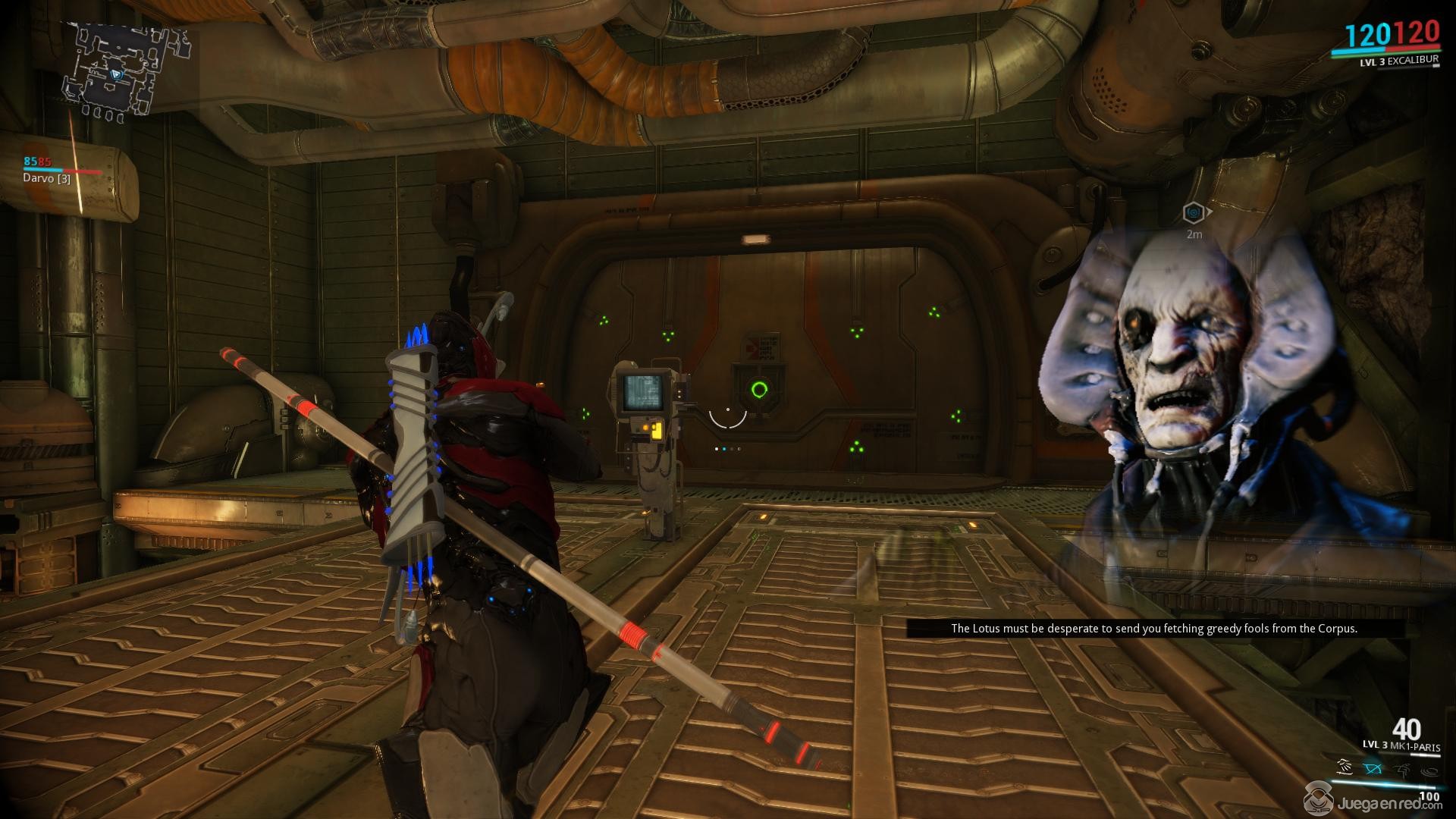Select the blue crossed-out bow ability icon
Screen dimensions: 1456x819
[1373, 769]
